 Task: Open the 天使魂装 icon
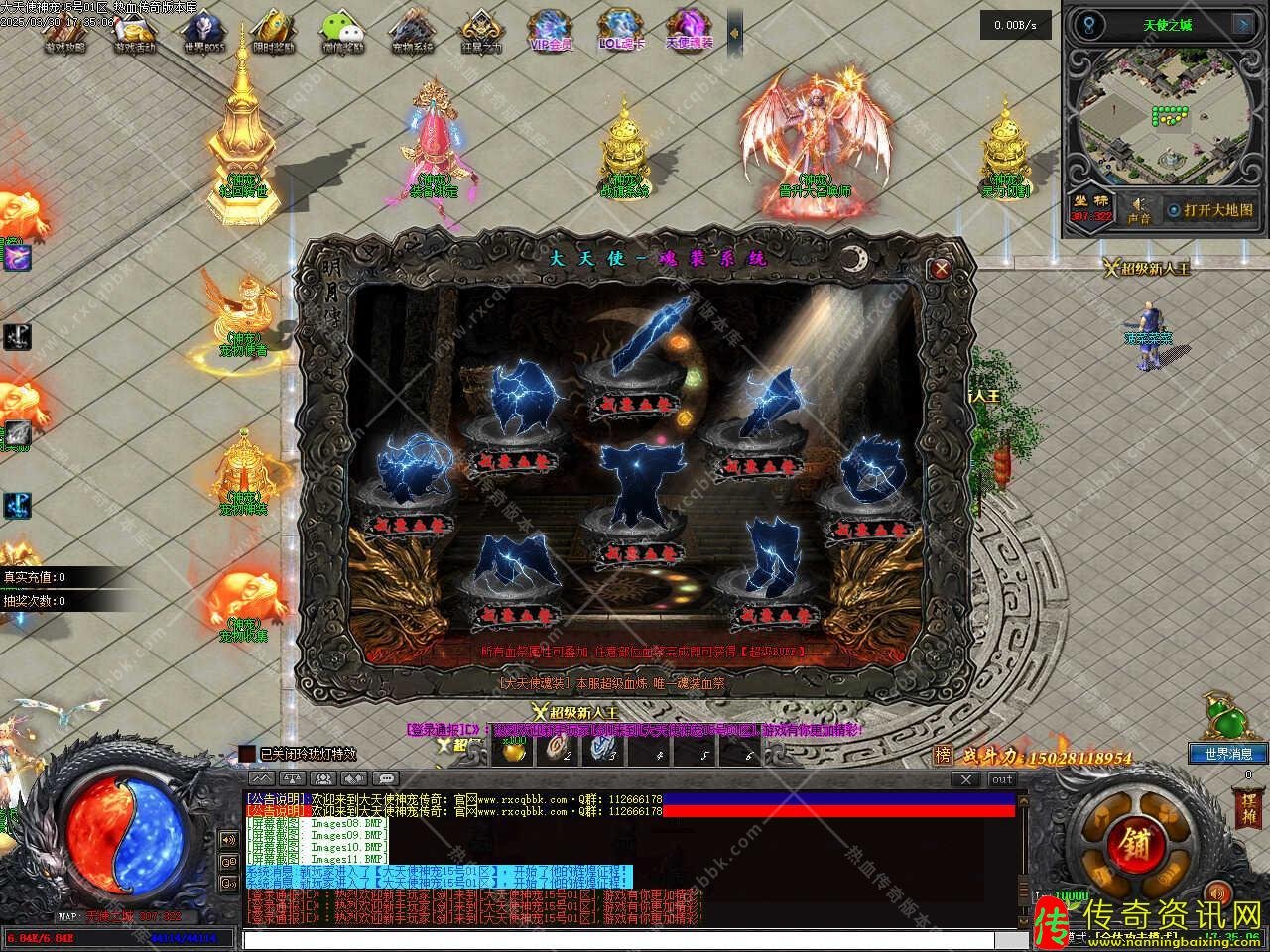click(690, 31)
